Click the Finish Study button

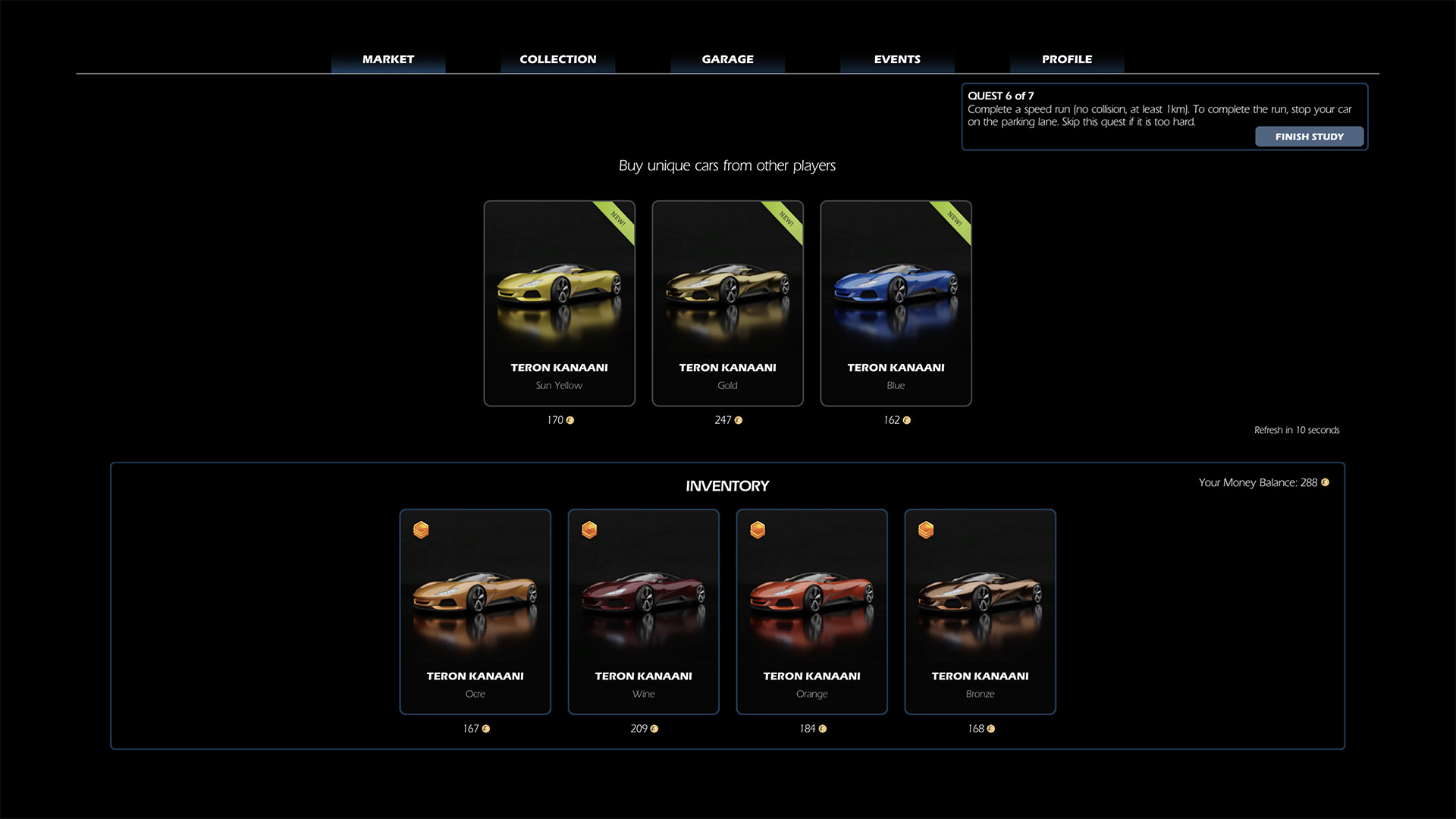tap(1309, 136)
